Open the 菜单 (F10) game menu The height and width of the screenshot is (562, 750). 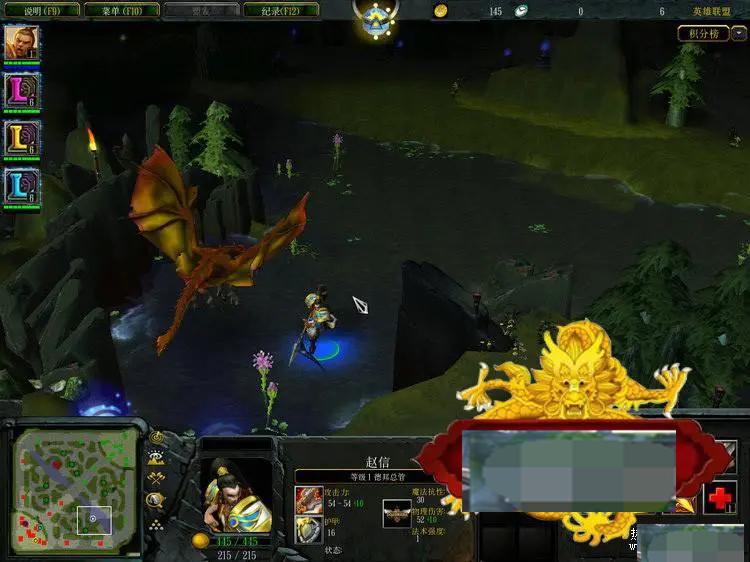tap(119, 11)
